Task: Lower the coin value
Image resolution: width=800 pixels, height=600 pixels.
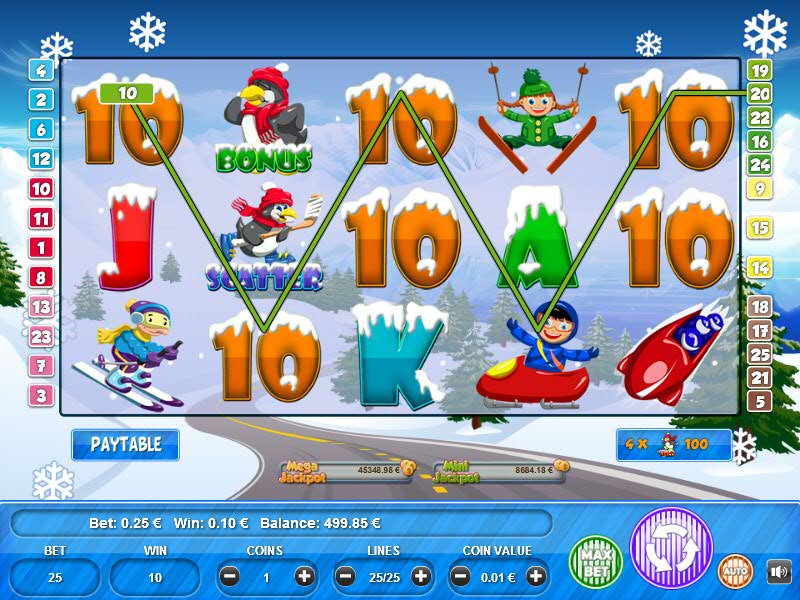Action: 462,576
